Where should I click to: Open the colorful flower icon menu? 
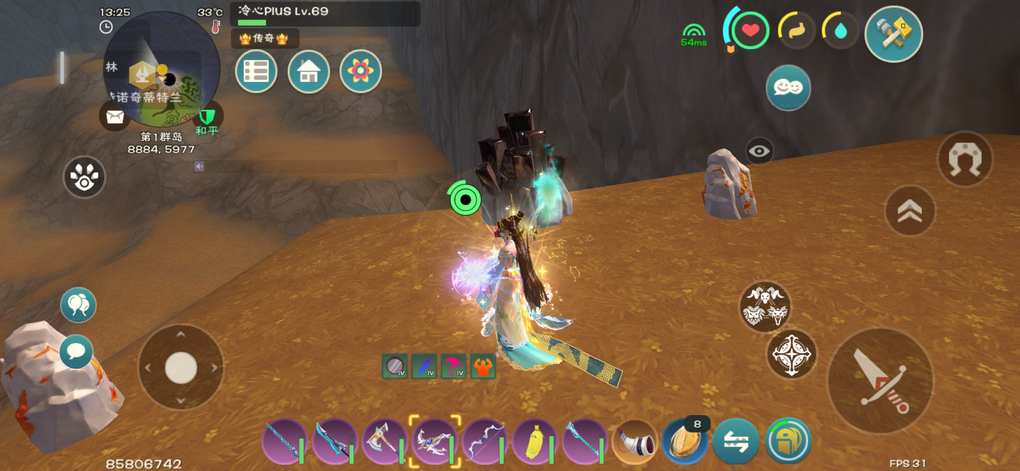point(361,71)
